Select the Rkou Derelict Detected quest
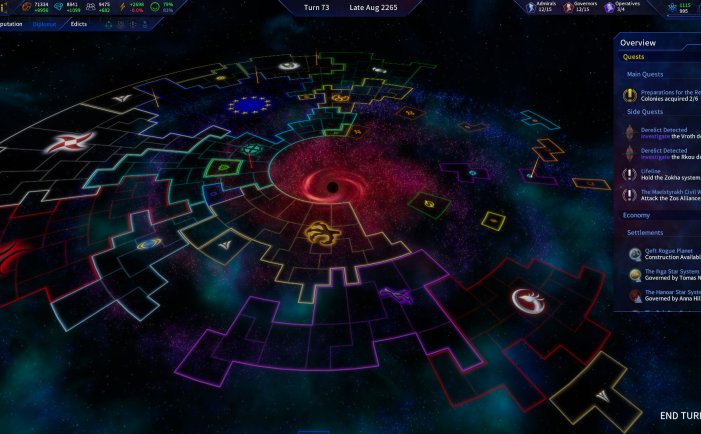This screenshot has height=434, width=701. 660,154
